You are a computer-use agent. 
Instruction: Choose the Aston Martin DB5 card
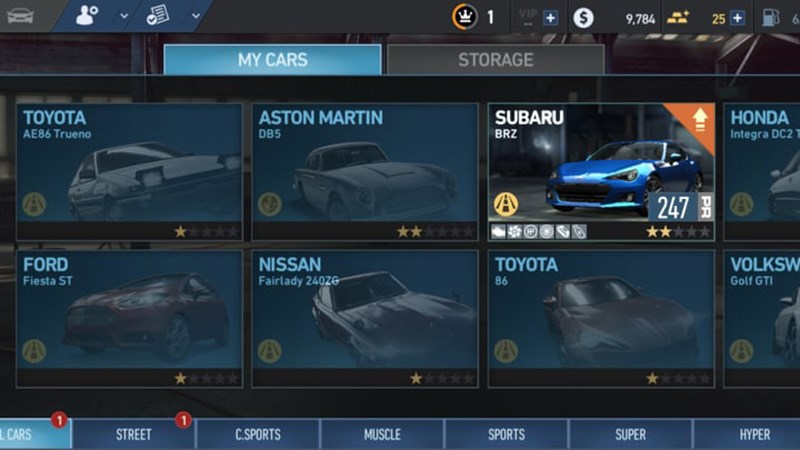tap(365, 171)
